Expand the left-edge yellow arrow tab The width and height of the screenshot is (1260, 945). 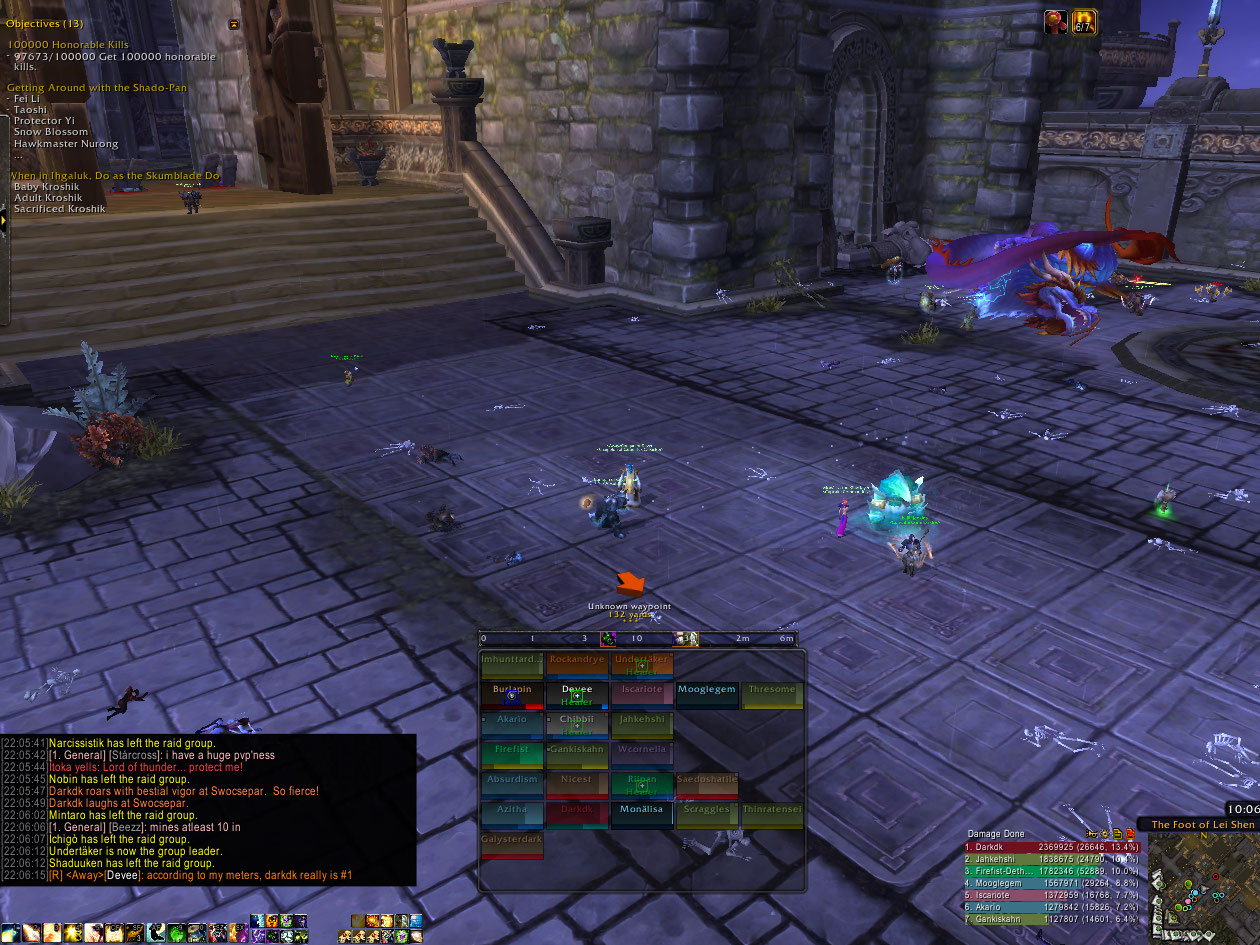(4, 218)
